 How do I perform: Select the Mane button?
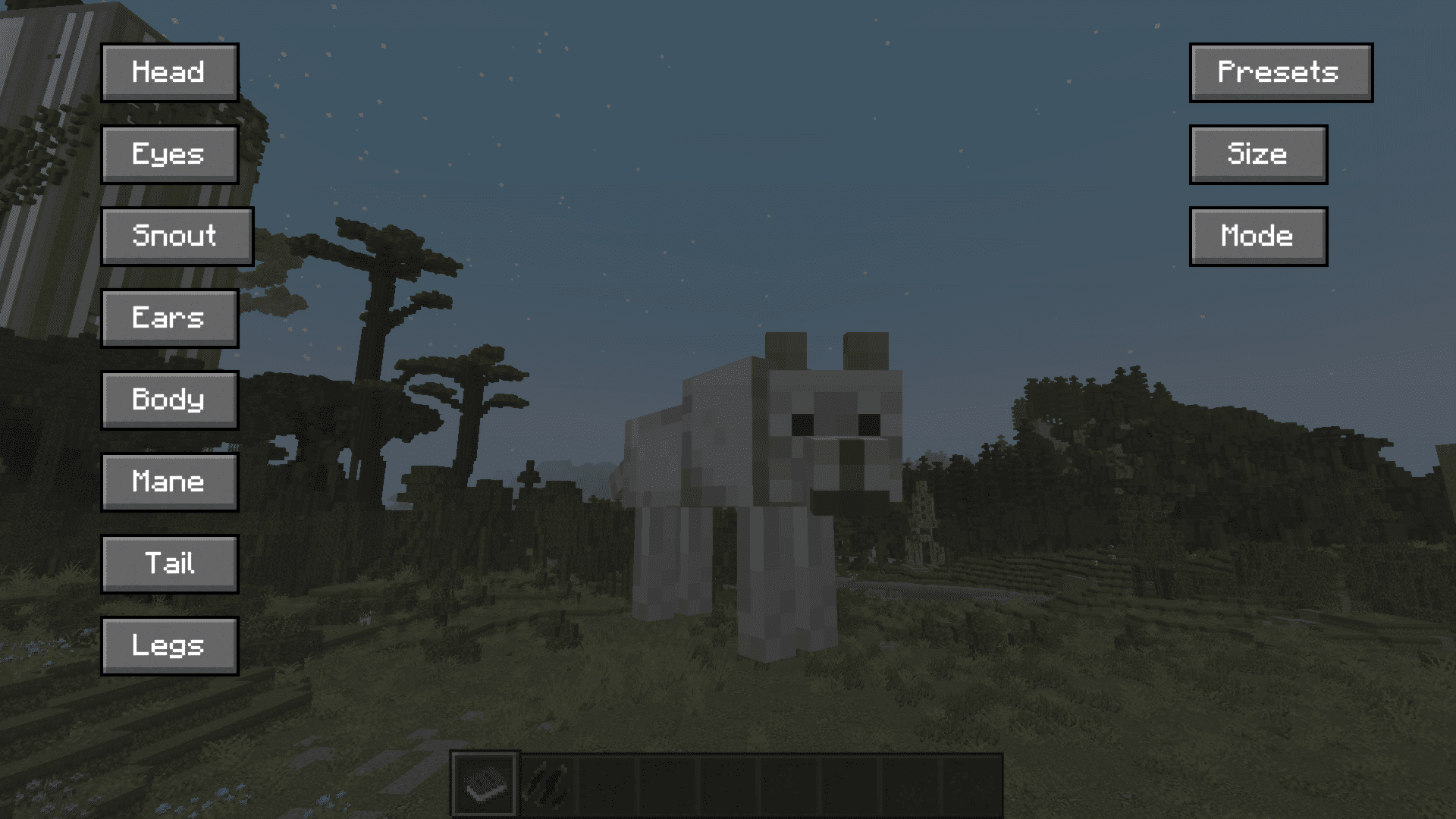169,482
